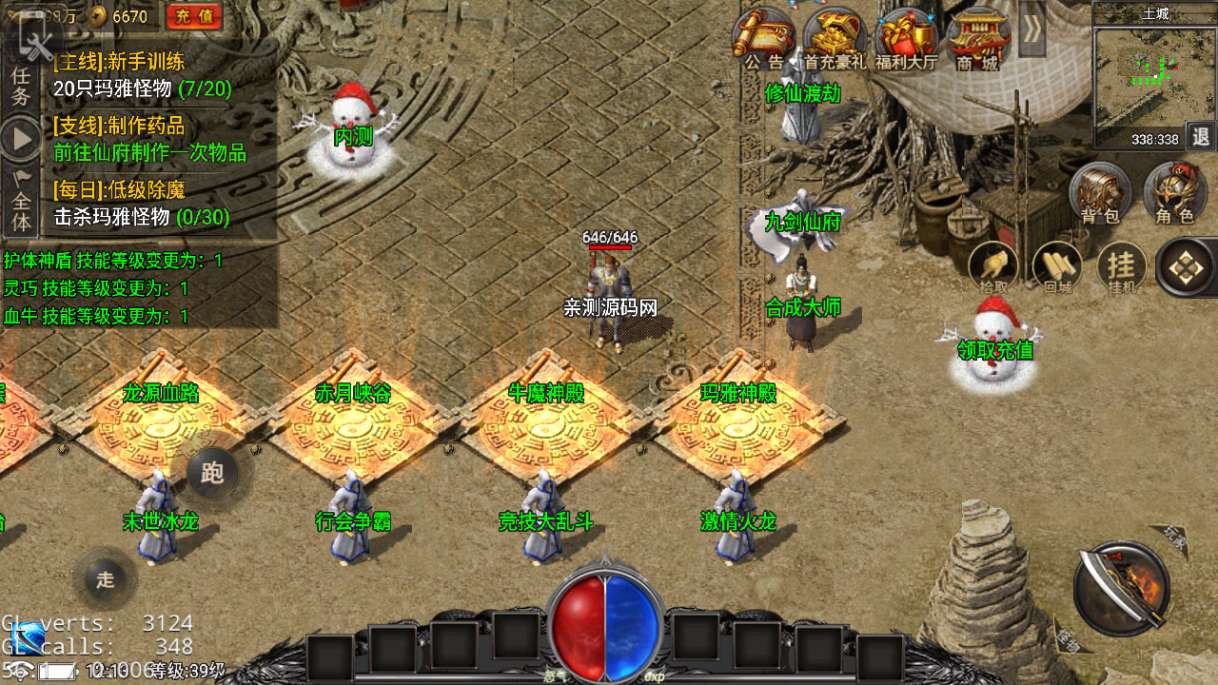
Task: Select the 支线 制作药品 quest entry
Action: 150,140
